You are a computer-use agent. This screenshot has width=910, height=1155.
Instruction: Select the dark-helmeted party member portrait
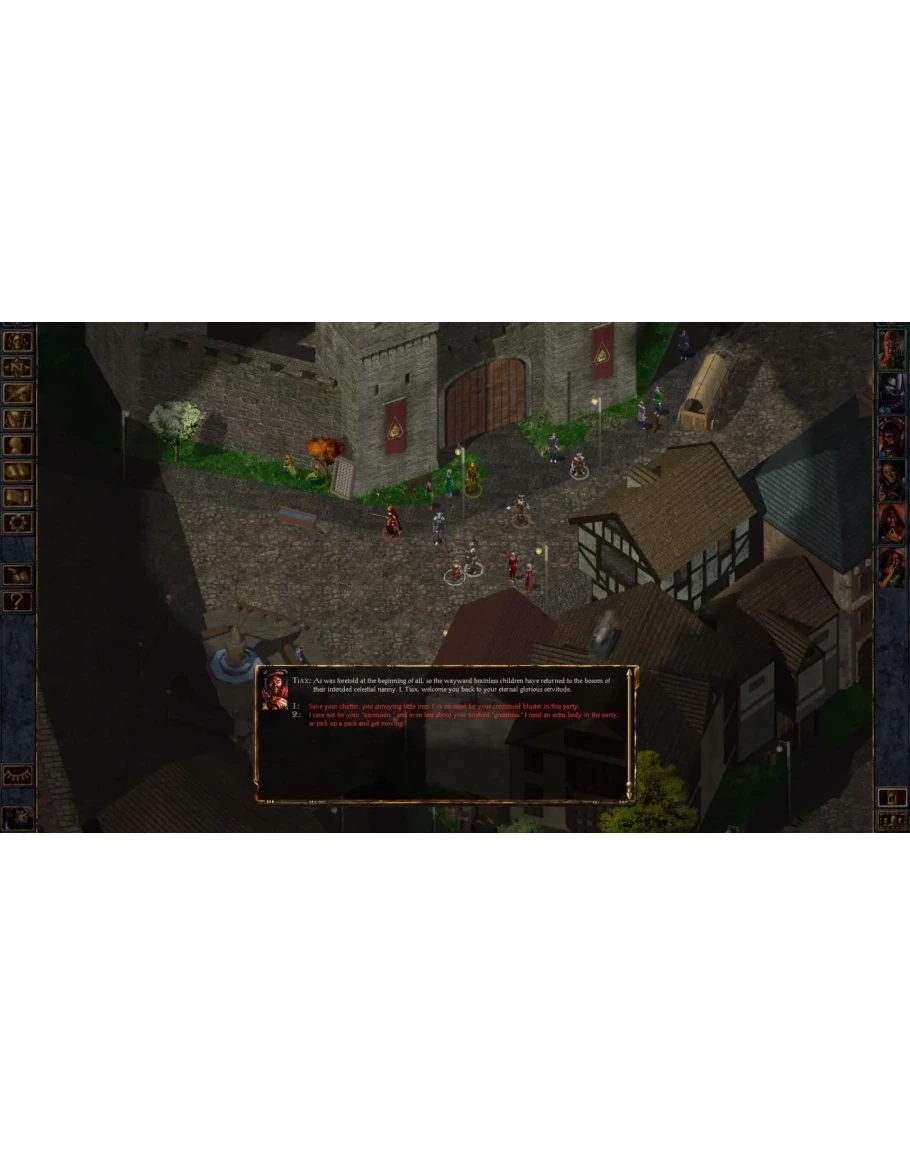[x=892, y=393]
